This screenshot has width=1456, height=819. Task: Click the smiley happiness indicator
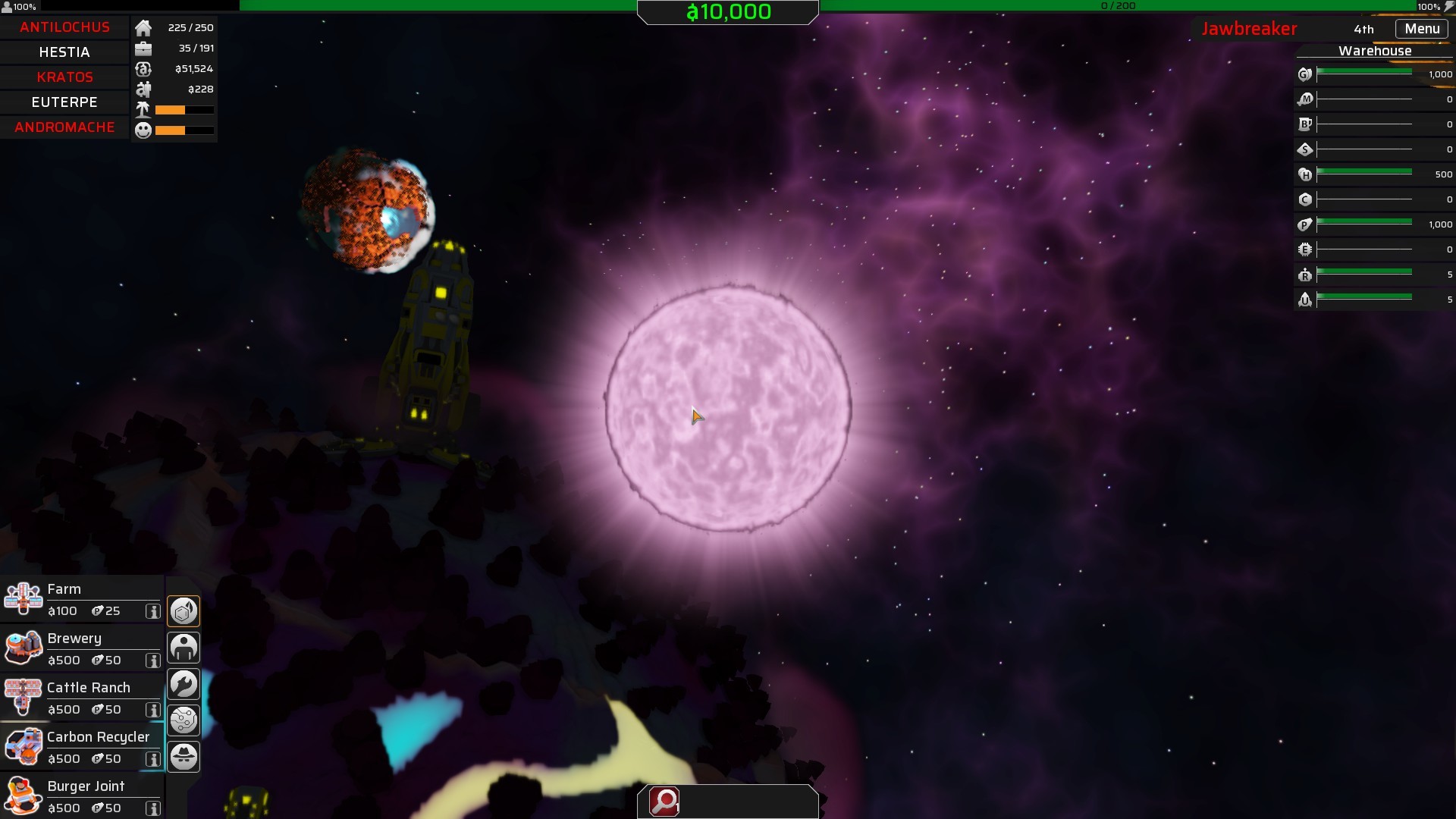click(142, 130)
